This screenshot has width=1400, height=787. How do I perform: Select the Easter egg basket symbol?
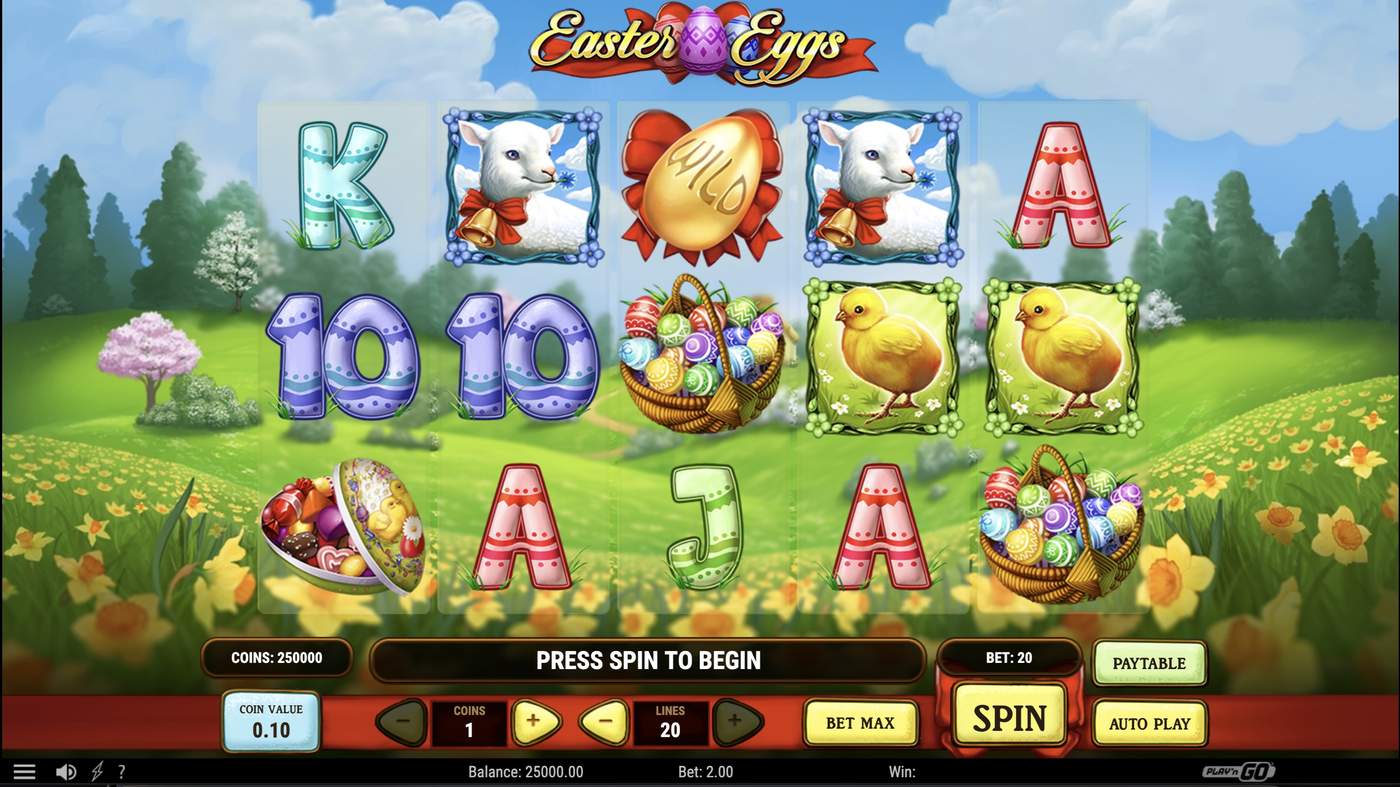tap(700, 357)
